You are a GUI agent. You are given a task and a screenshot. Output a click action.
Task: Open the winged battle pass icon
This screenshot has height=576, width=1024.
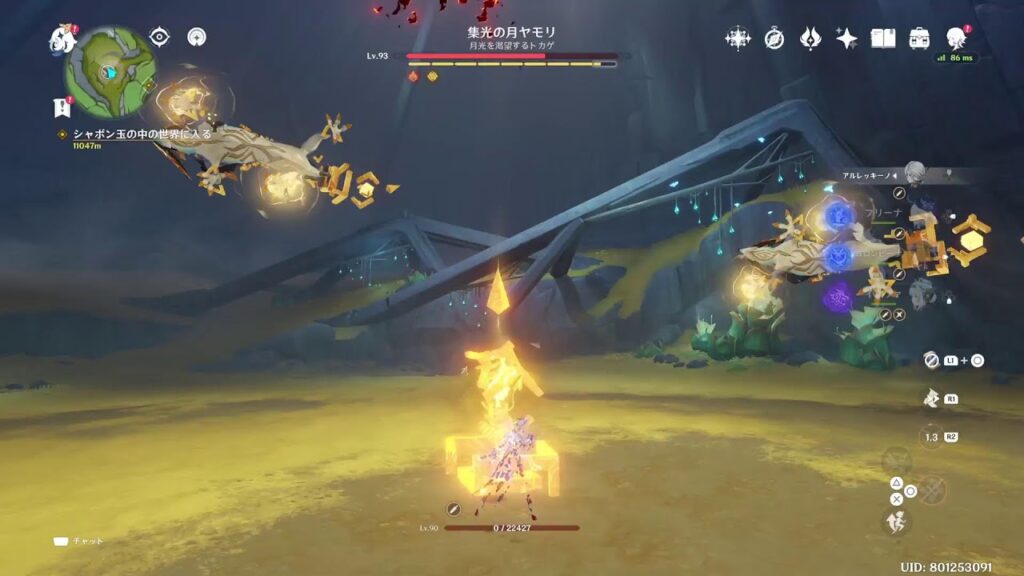tap(810, 39)
